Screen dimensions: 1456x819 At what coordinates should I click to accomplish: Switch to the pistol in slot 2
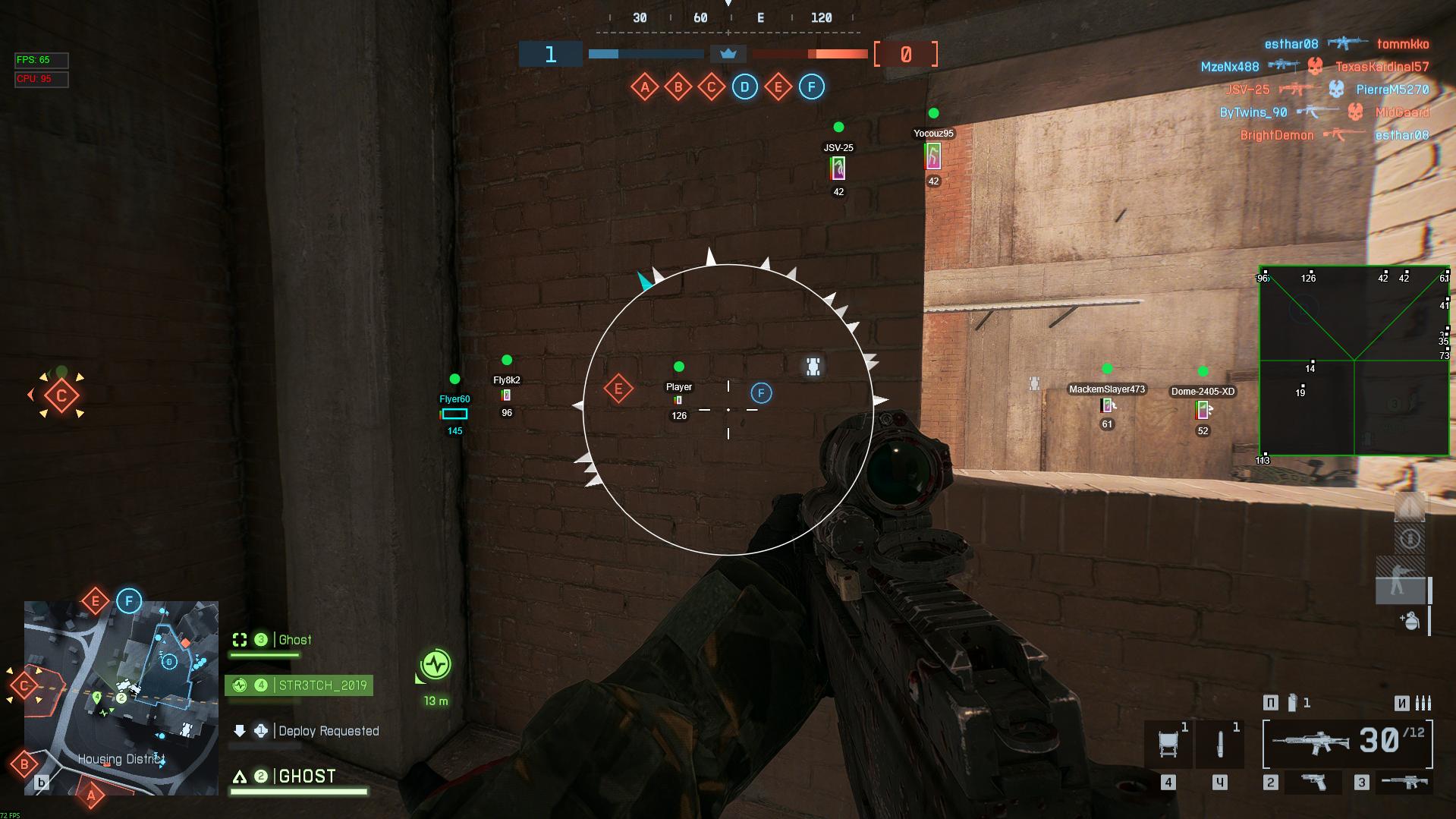click(1314, 782)
